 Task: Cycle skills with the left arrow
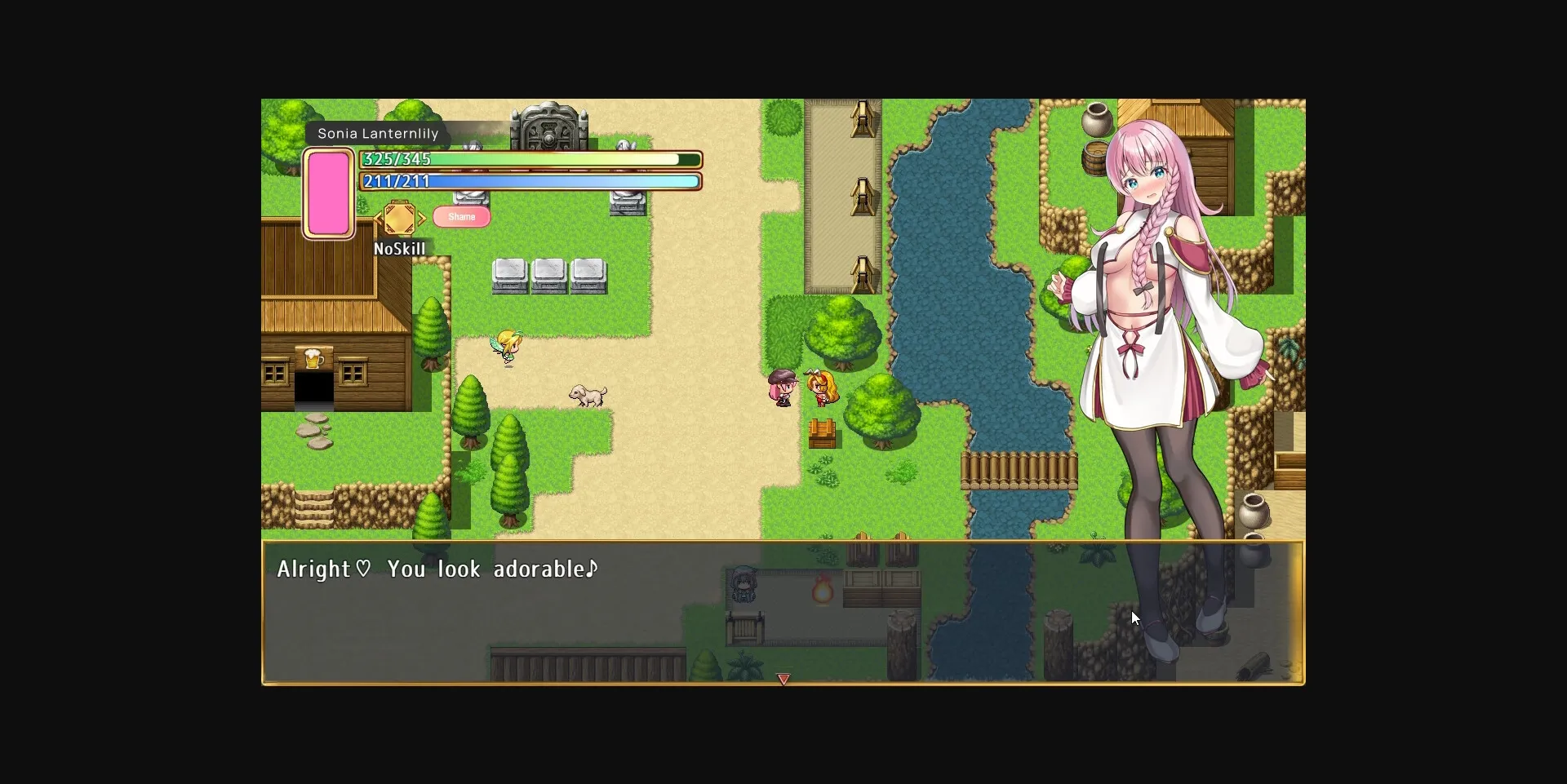click(379, 219)
